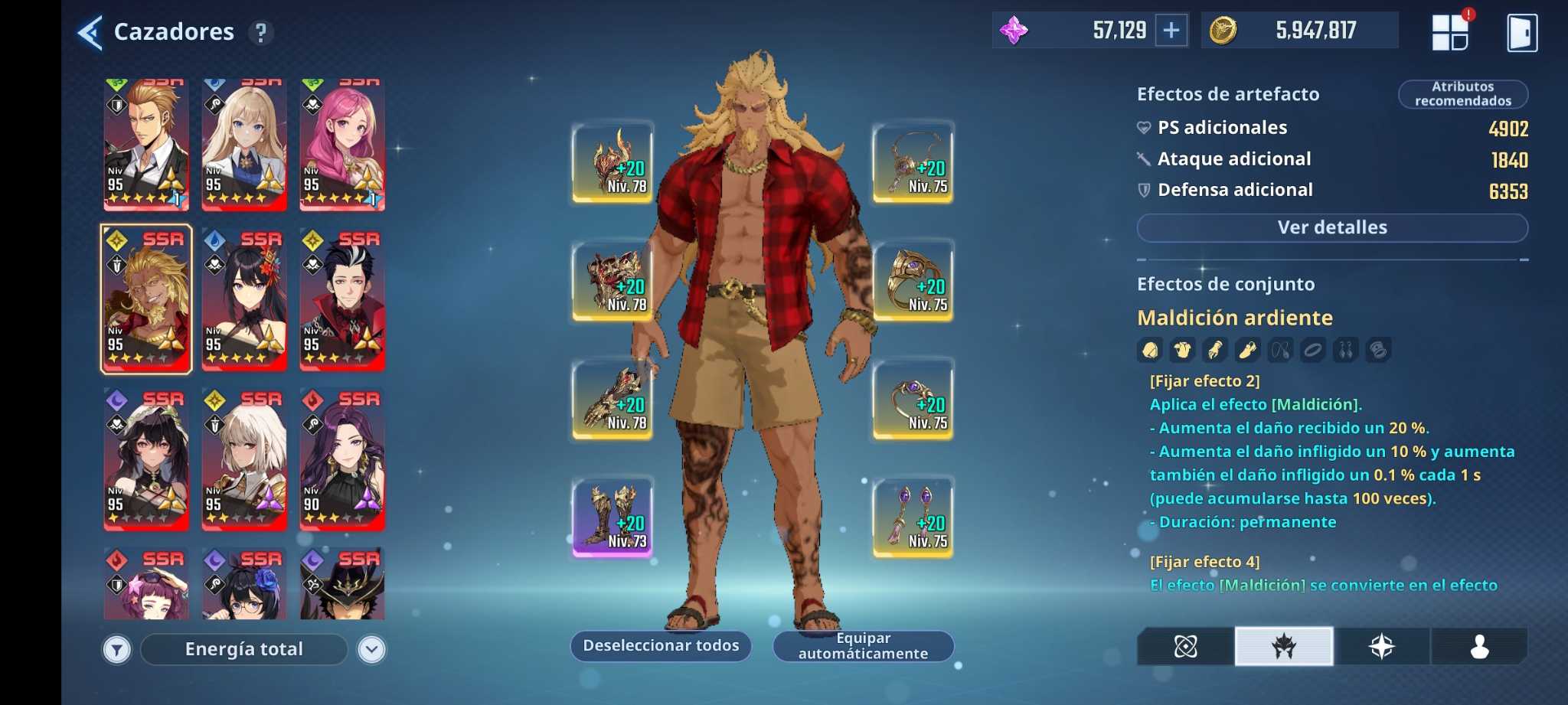Open the Cazadores help question mark
This screenshot has width=1568, height=705.
tap(261, 33)
